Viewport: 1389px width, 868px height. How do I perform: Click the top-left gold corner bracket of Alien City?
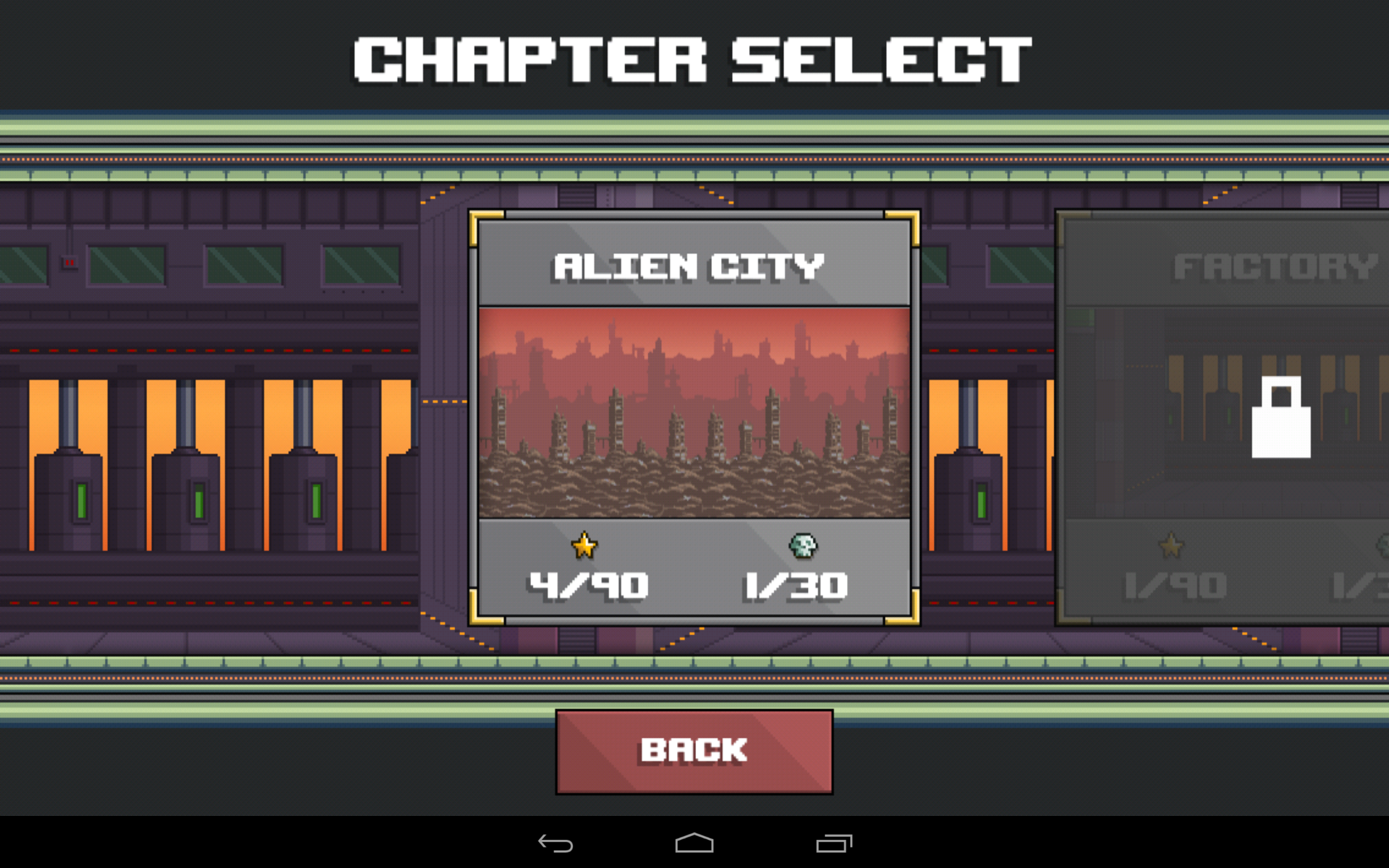[483, 222]
